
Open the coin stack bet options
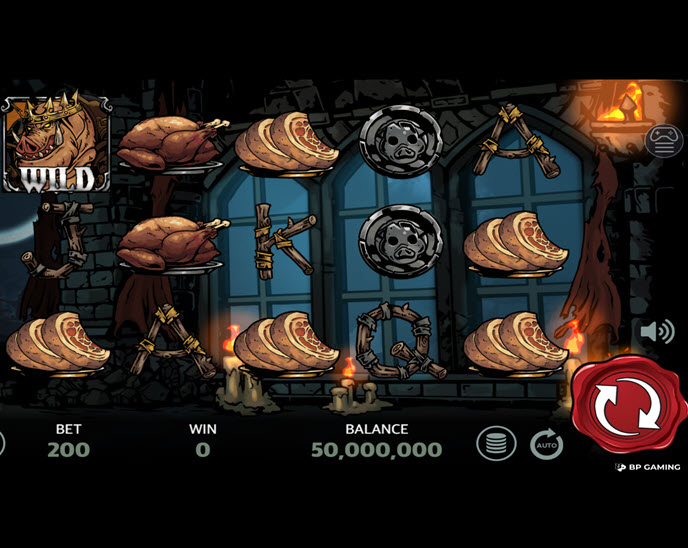[496, 443]
